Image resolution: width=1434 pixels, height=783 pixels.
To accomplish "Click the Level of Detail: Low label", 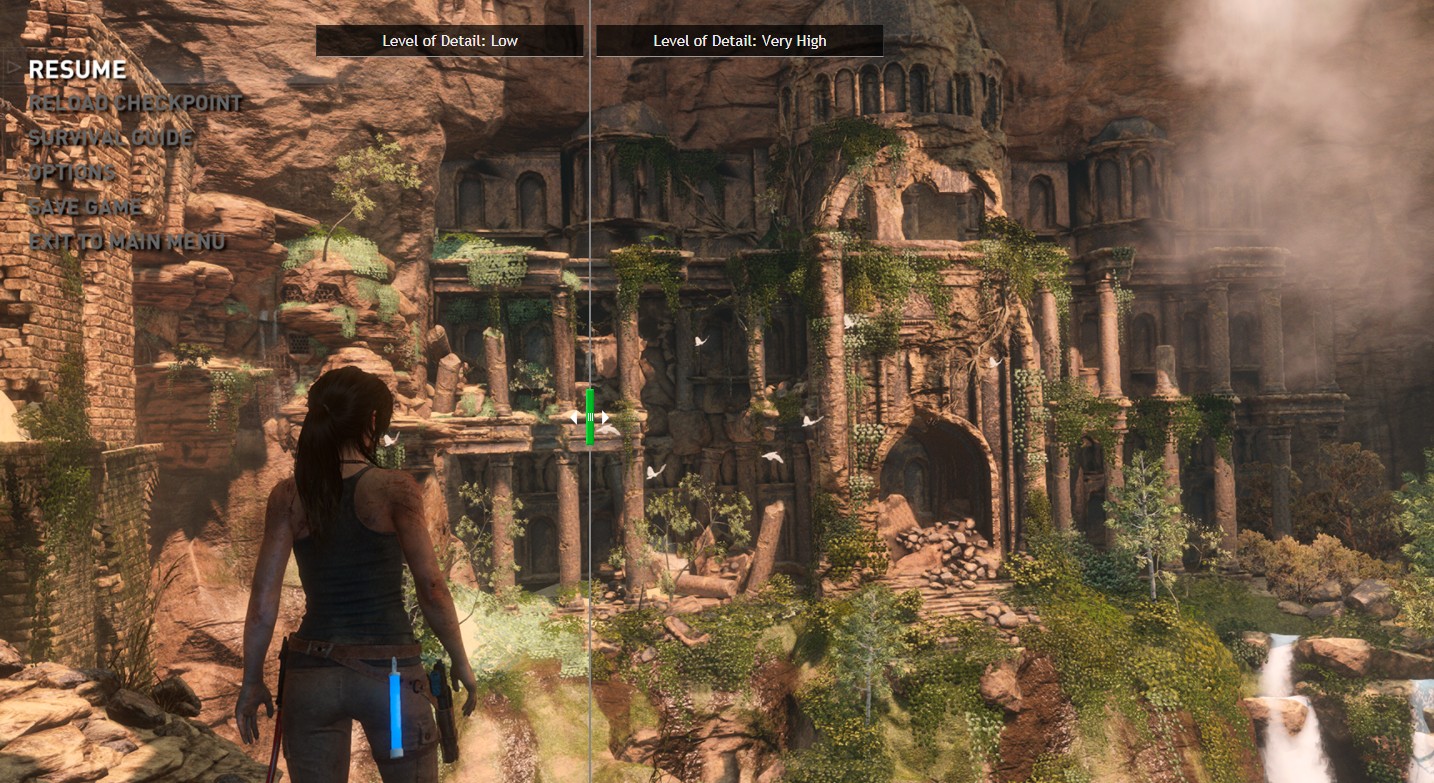I will (x=449, y=41).
